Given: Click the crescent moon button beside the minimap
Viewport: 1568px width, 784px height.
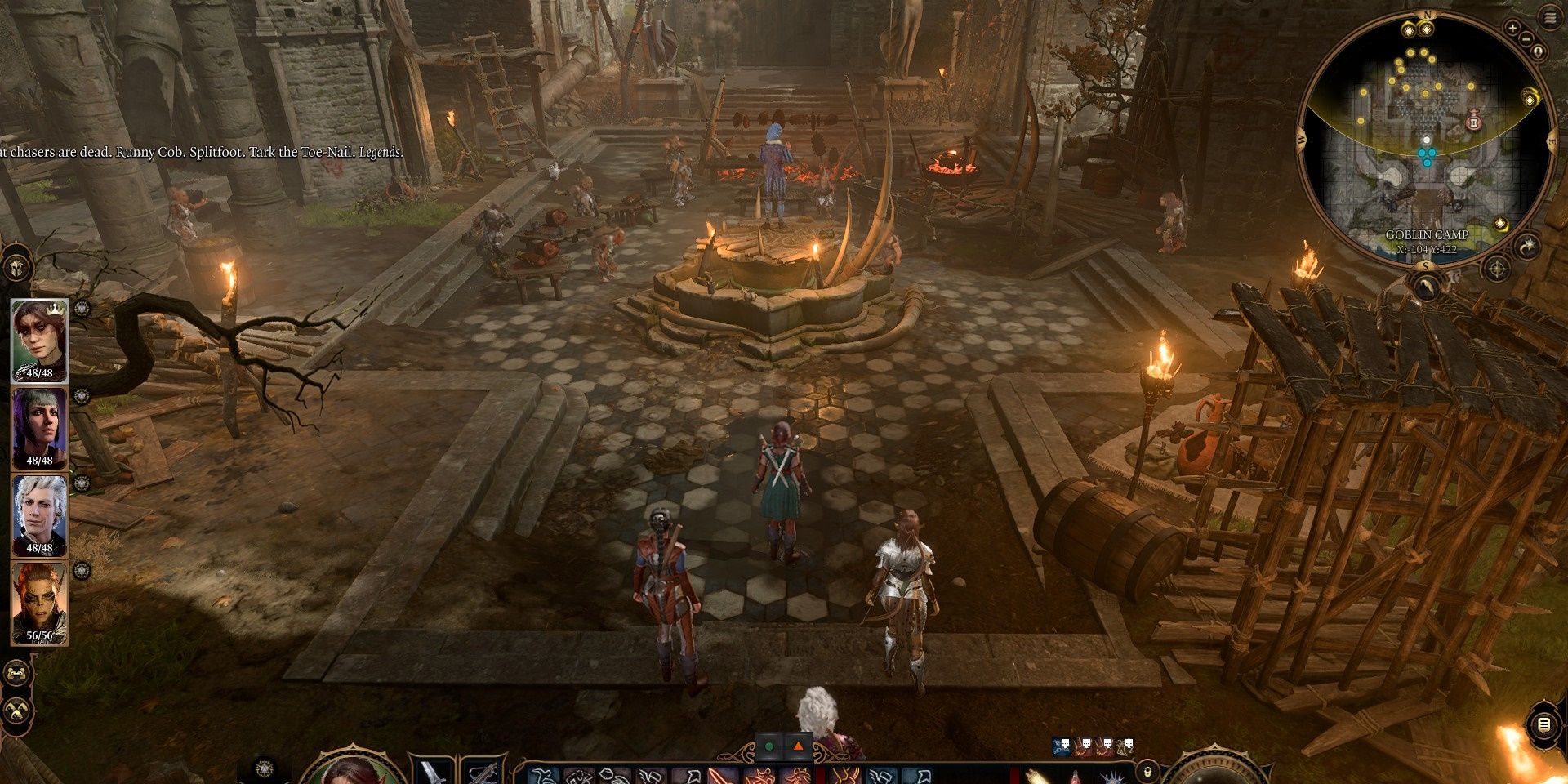Looking at the screenshot, I should (x=1527, y=246).
